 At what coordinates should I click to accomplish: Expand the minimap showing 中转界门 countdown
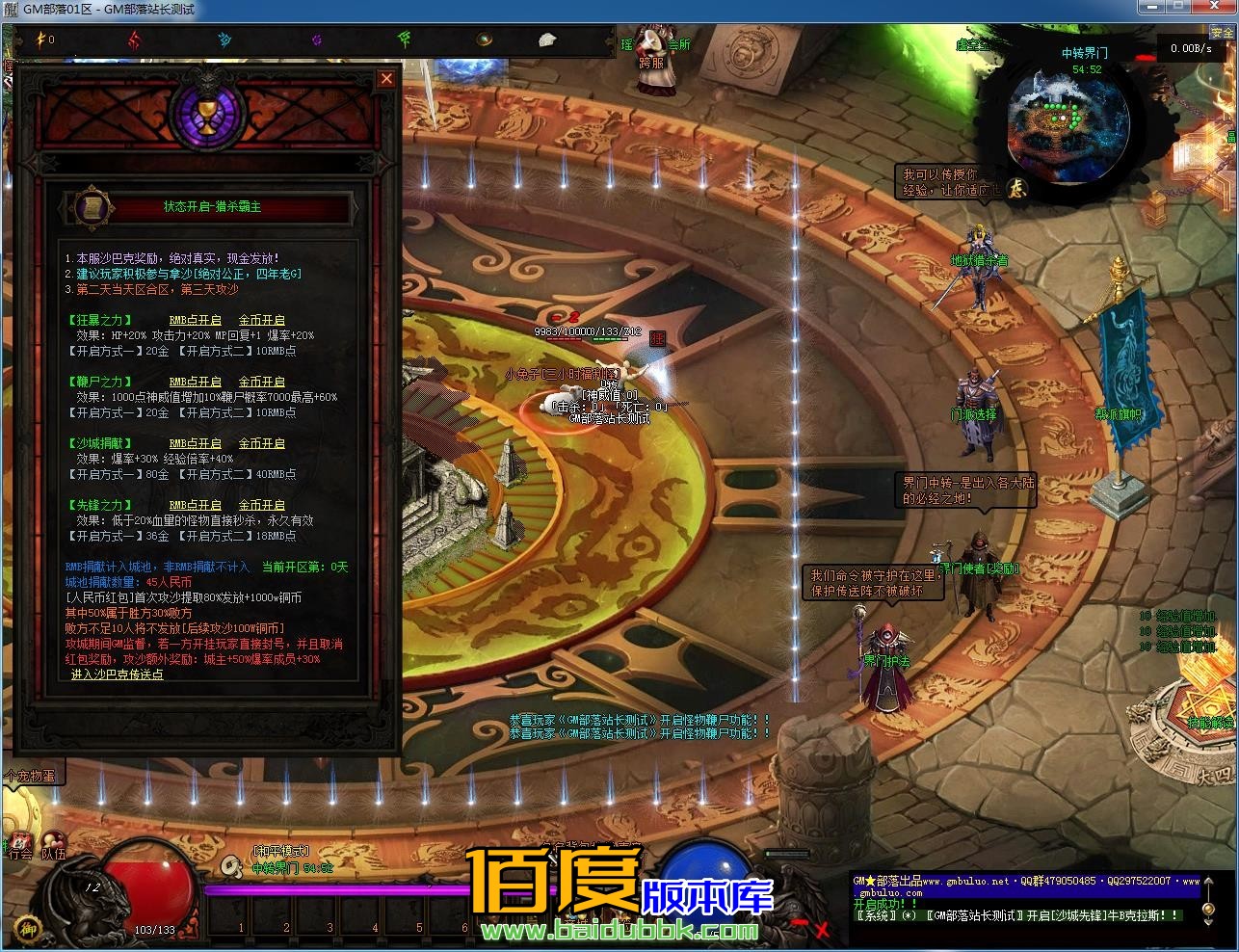click(1069, 125)
